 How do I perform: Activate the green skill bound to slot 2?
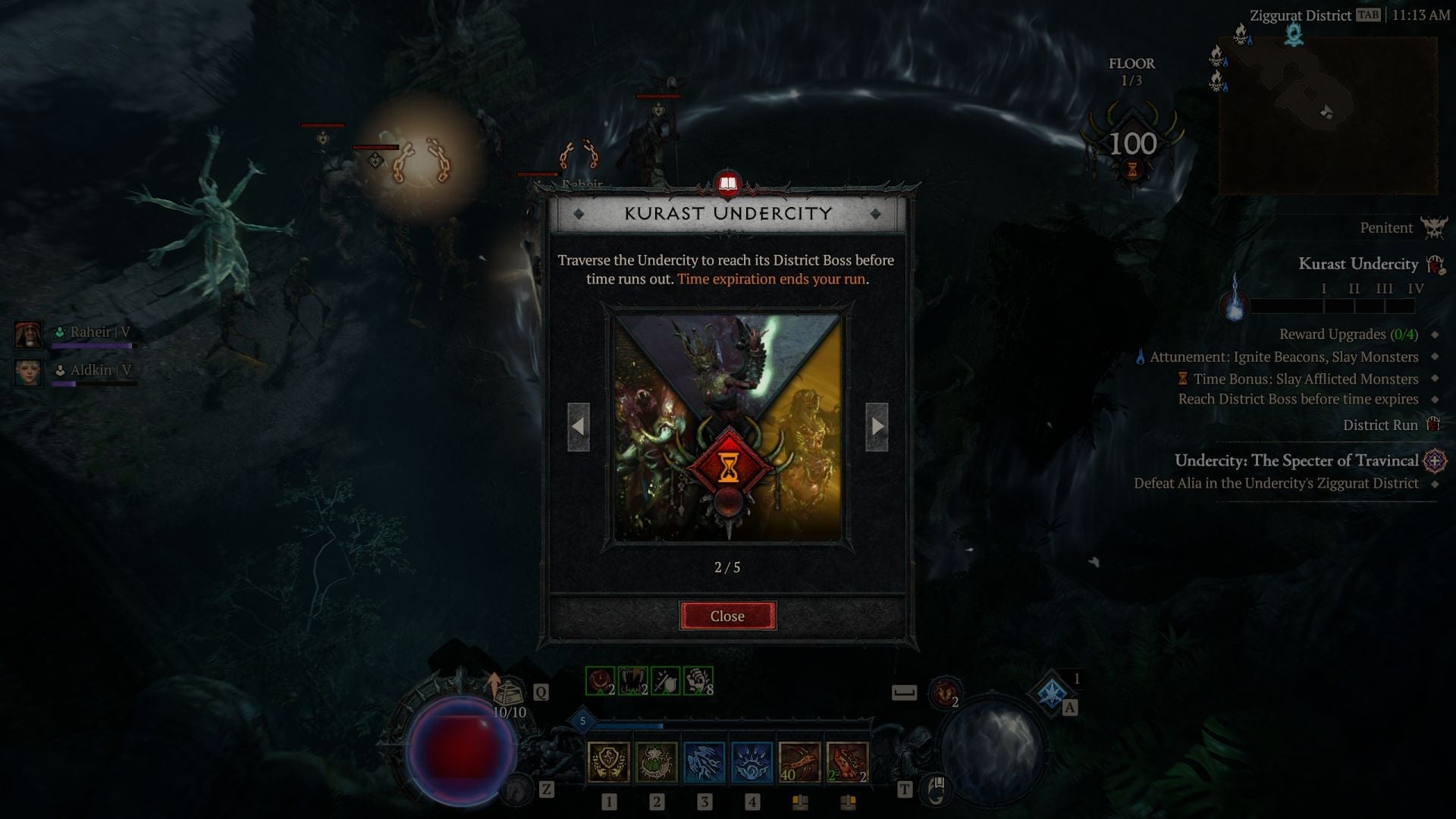coord(657,763)
